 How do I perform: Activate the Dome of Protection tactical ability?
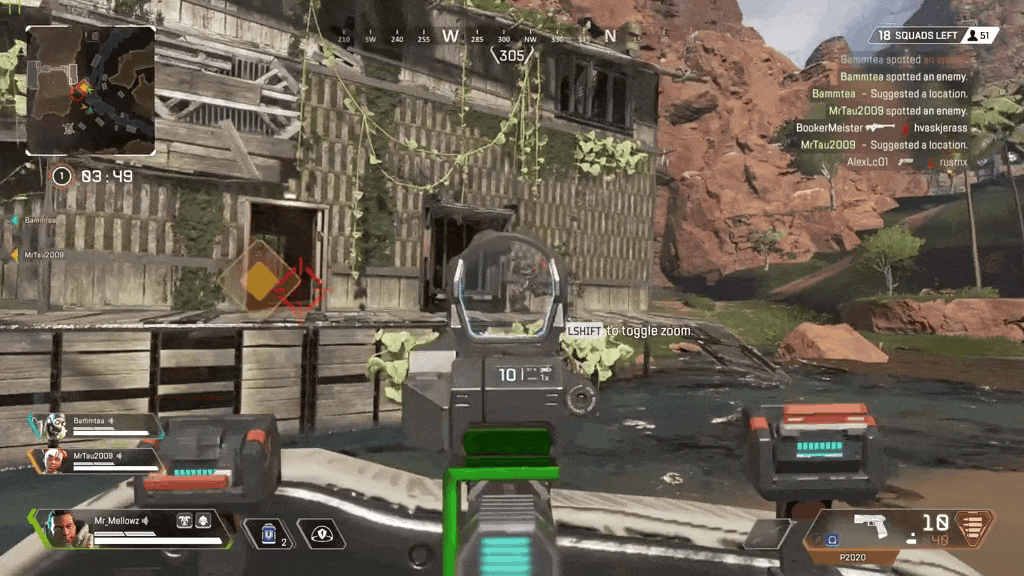click(321, 533)
